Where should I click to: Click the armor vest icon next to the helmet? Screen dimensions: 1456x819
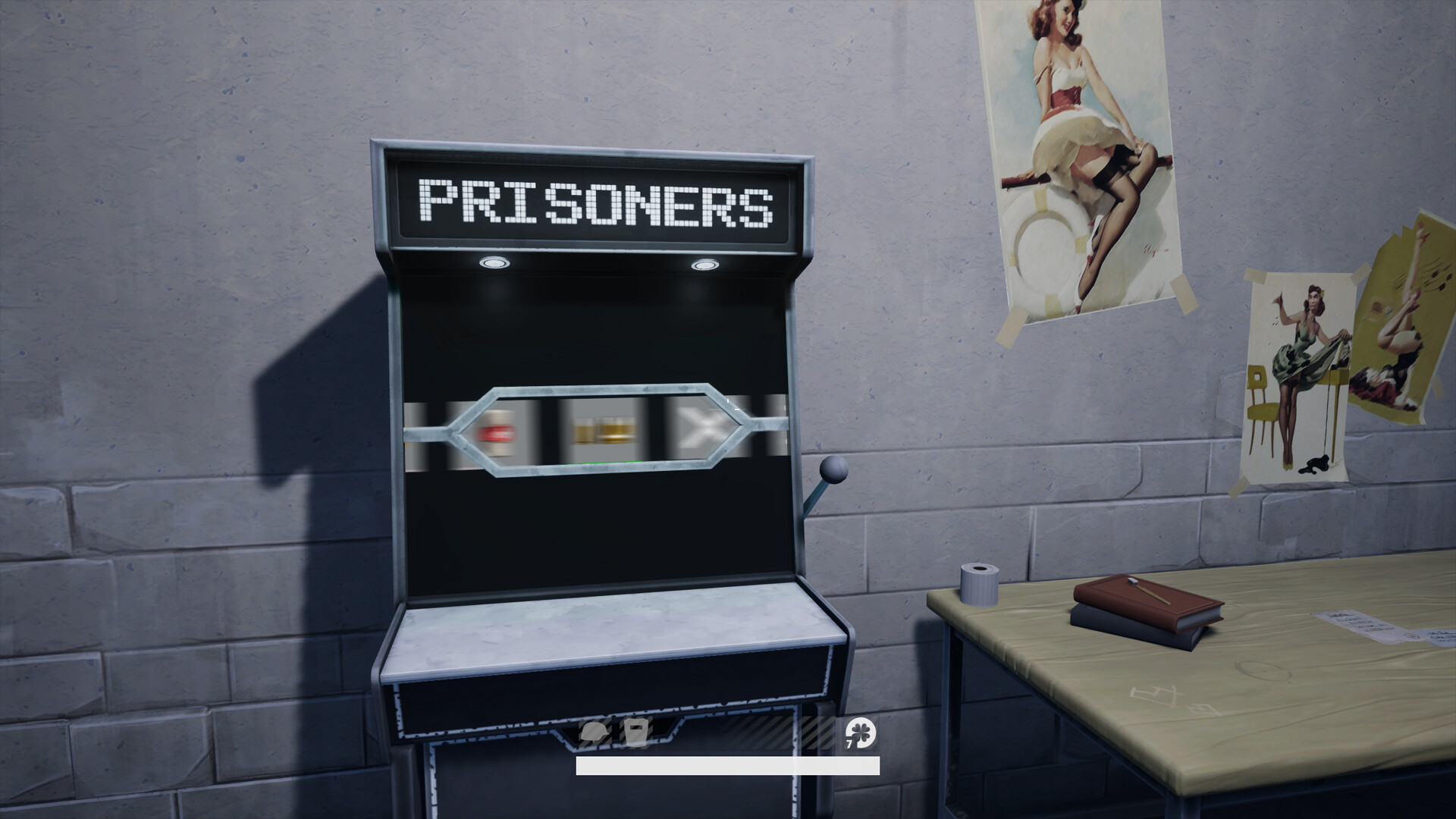click(x=637, y=730)
